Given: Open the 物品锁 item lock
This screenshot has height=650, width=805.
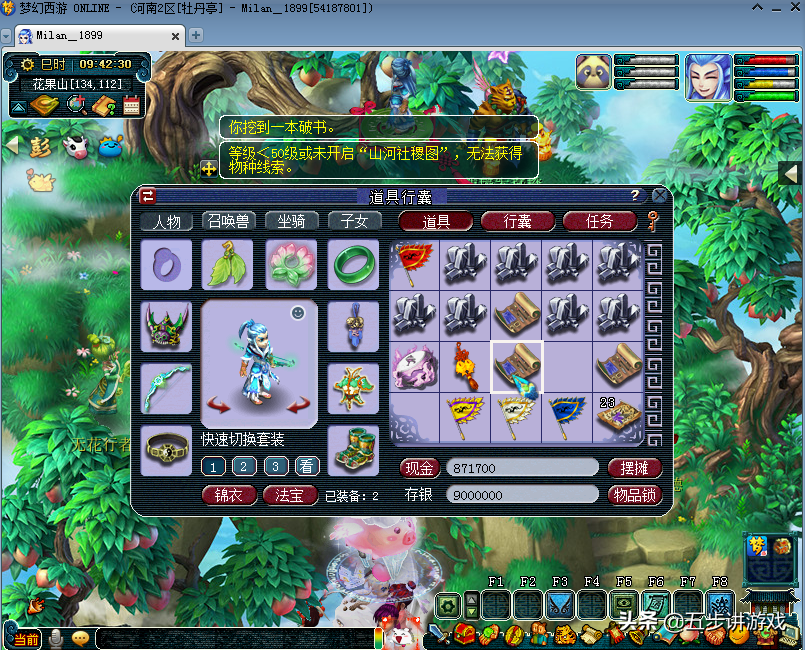Looking at the screenshot, I should pyautogui.click(x=635, y=494).
